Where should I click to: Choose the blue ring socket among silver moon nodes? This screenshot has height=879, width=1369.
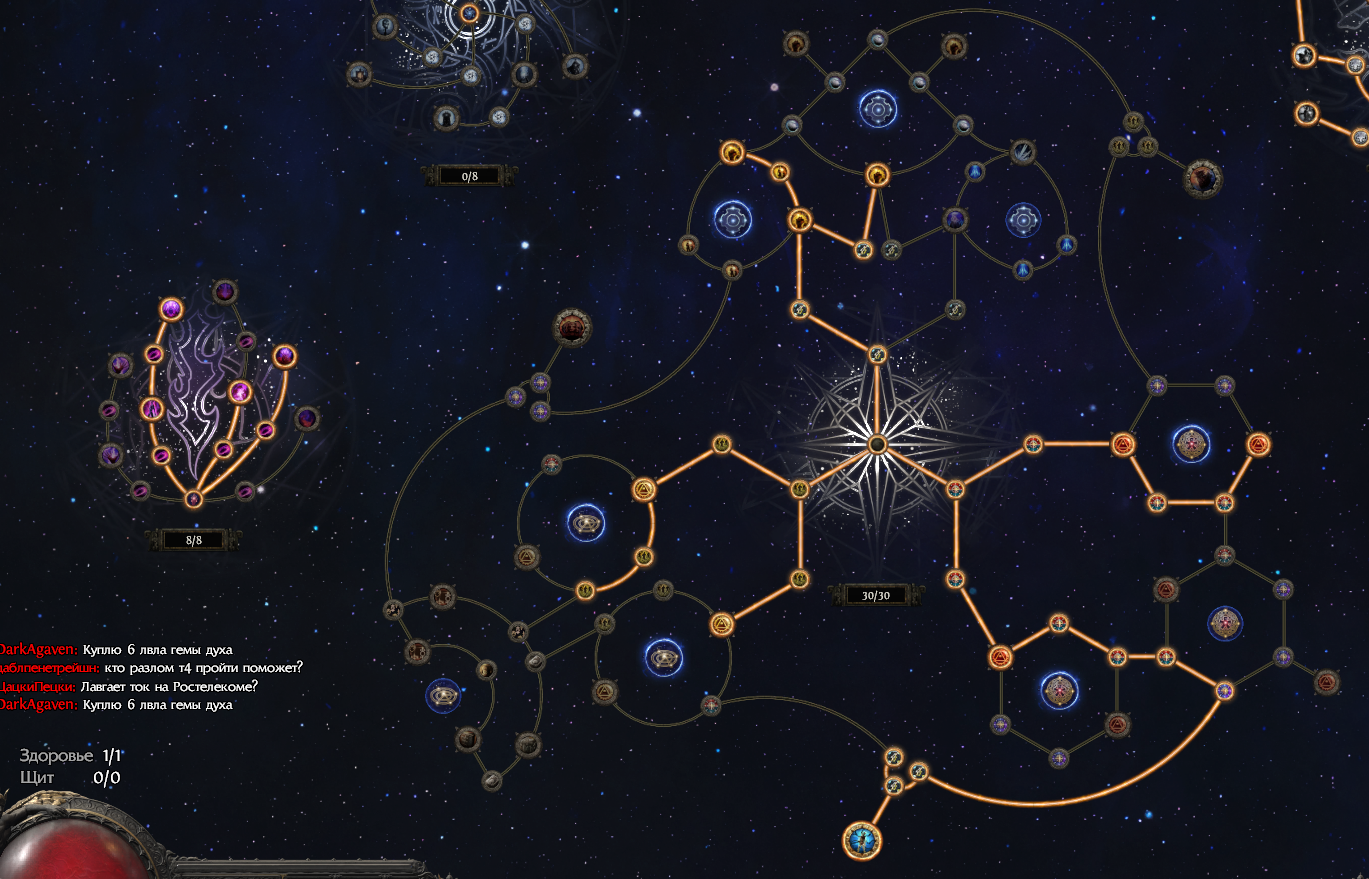tap(877, 109)
